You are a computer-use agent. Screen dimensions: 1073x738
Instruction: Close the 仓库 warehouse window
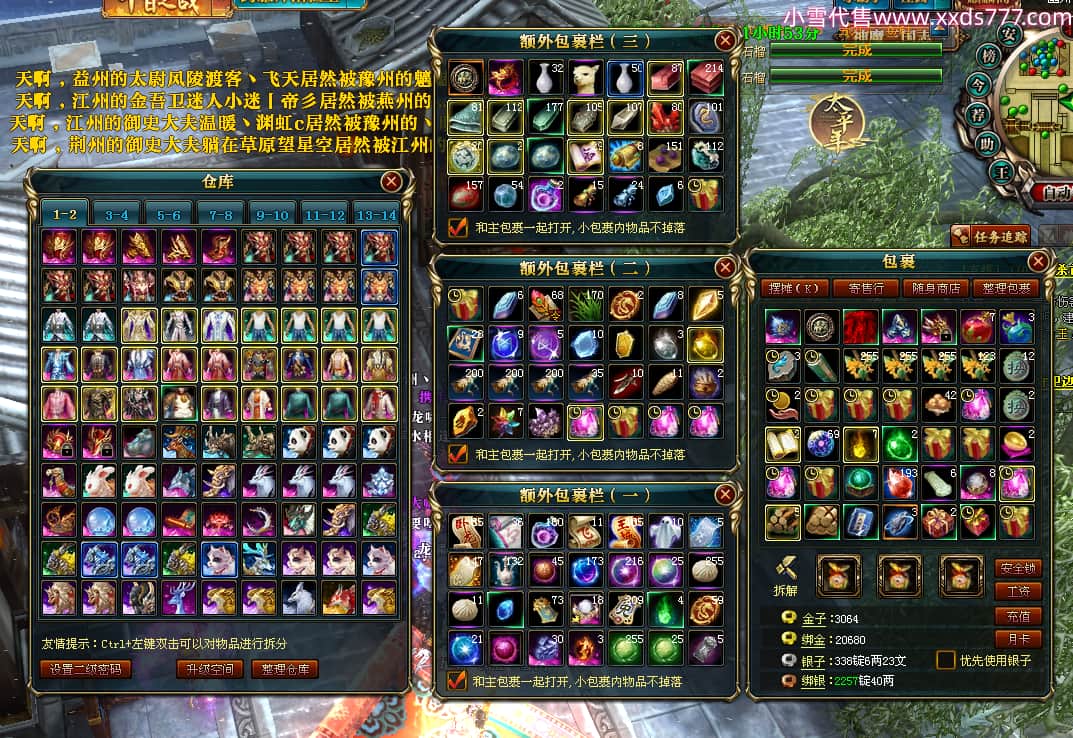tap(391, 181)
